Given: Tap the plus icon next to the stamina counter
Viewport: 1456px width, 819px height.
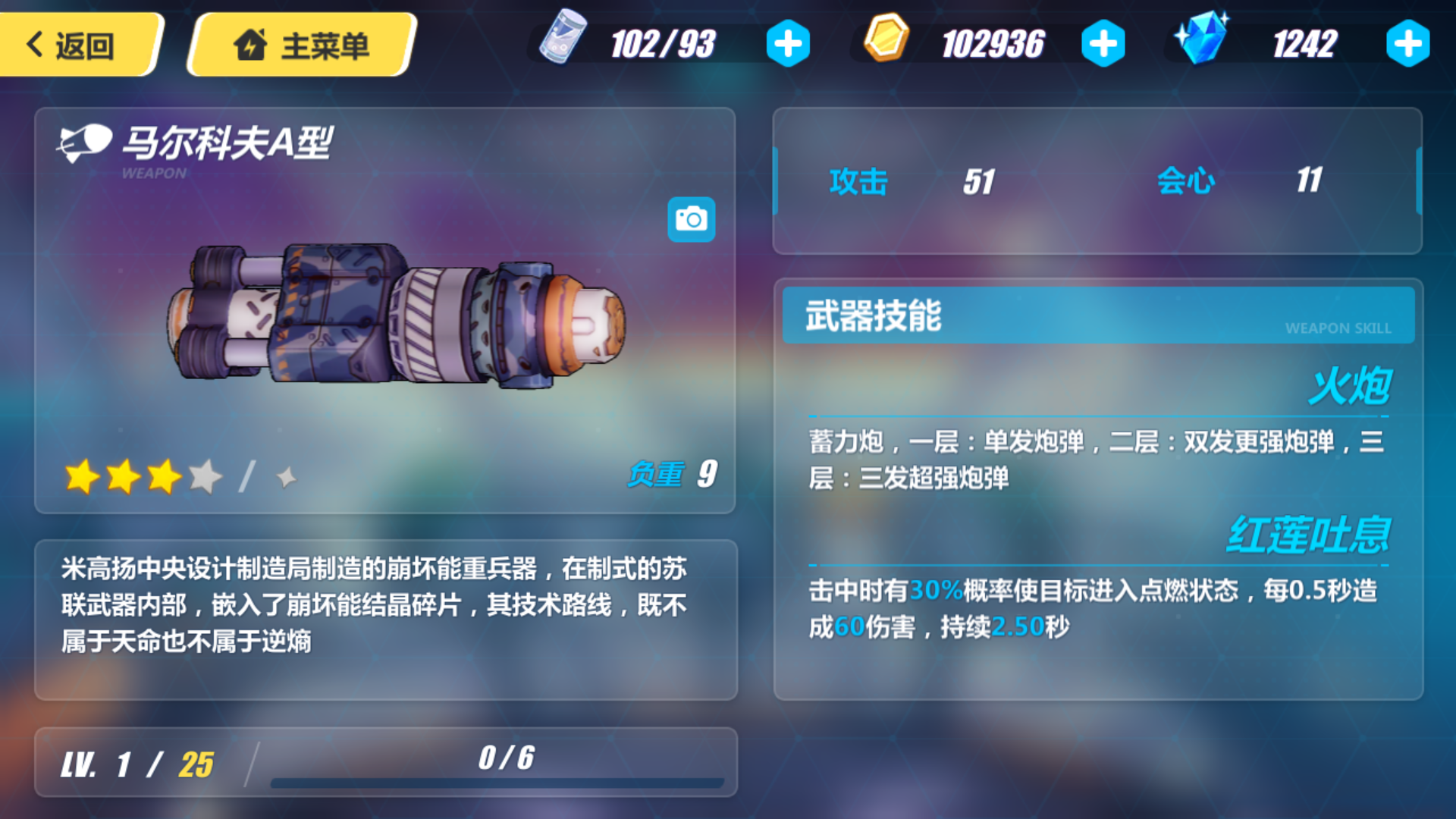Looking at the screenshot, I should (x=786, y=43).
